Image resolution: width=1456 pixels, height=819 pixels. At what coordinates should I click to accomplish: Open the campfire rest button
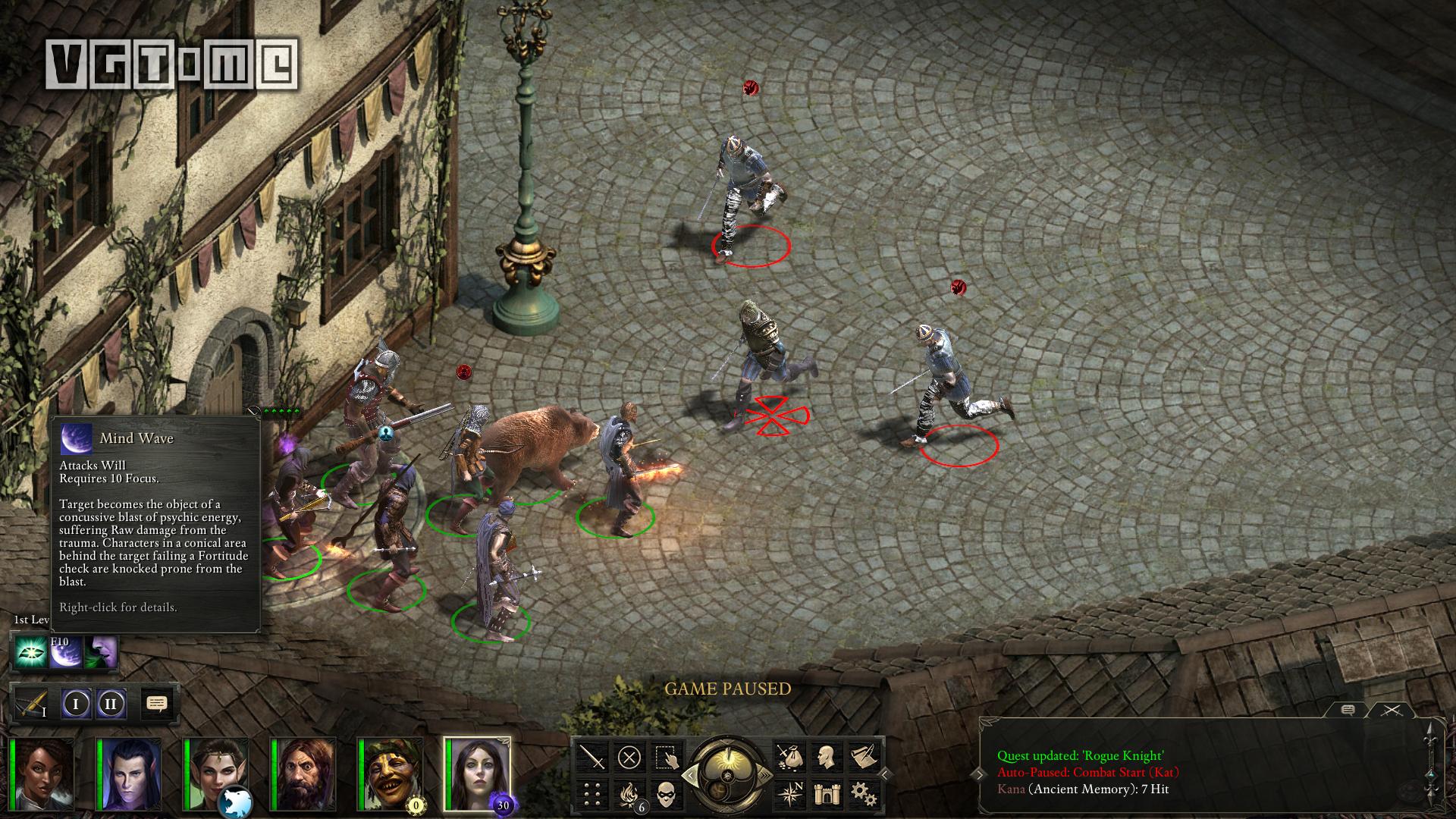(629, 793)
